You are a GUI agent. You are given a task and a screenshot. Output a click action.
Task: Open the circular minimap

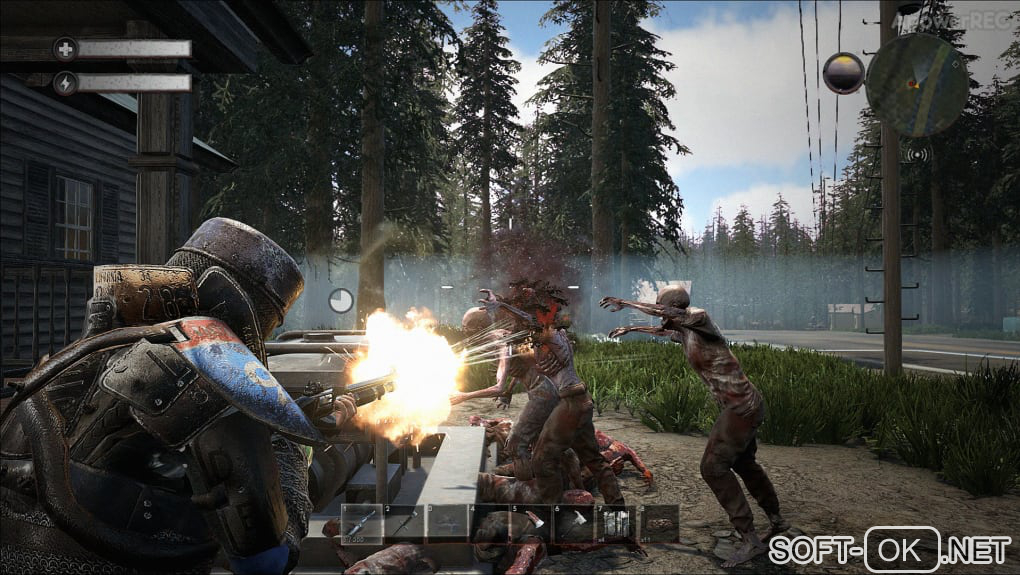click(x=917, y=85)
